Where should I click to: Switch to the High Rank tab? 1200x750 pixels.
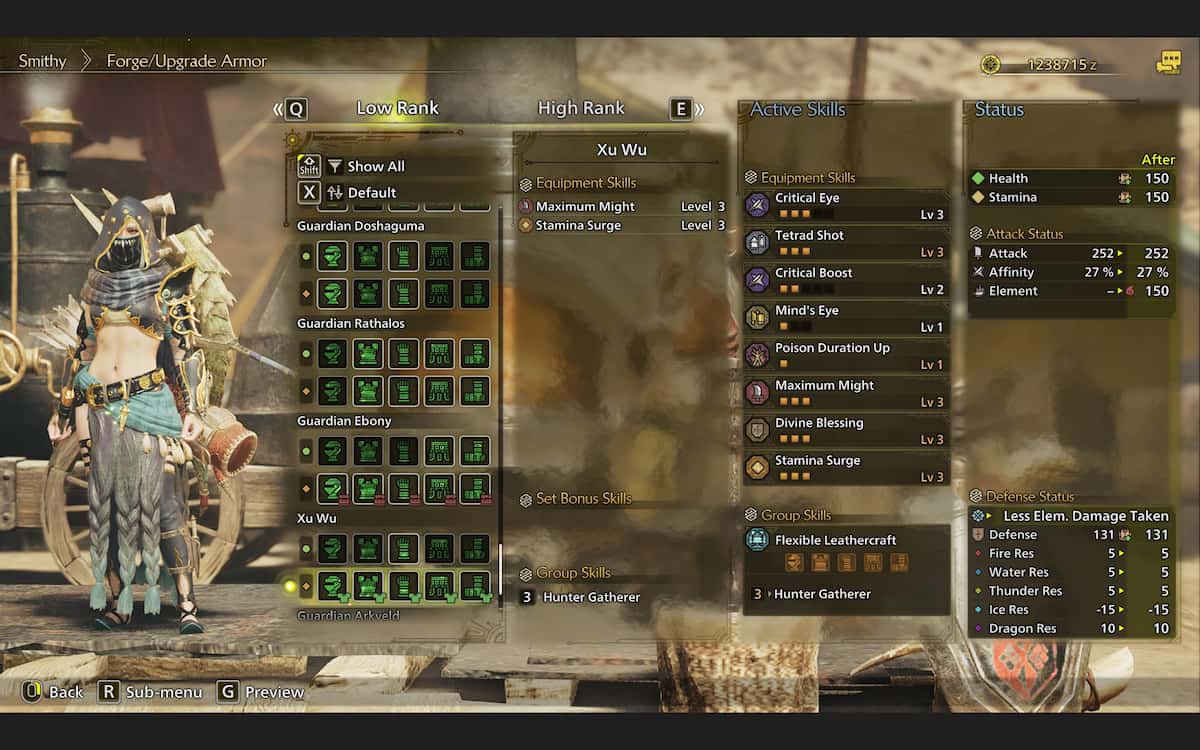[x=581, y=108]
